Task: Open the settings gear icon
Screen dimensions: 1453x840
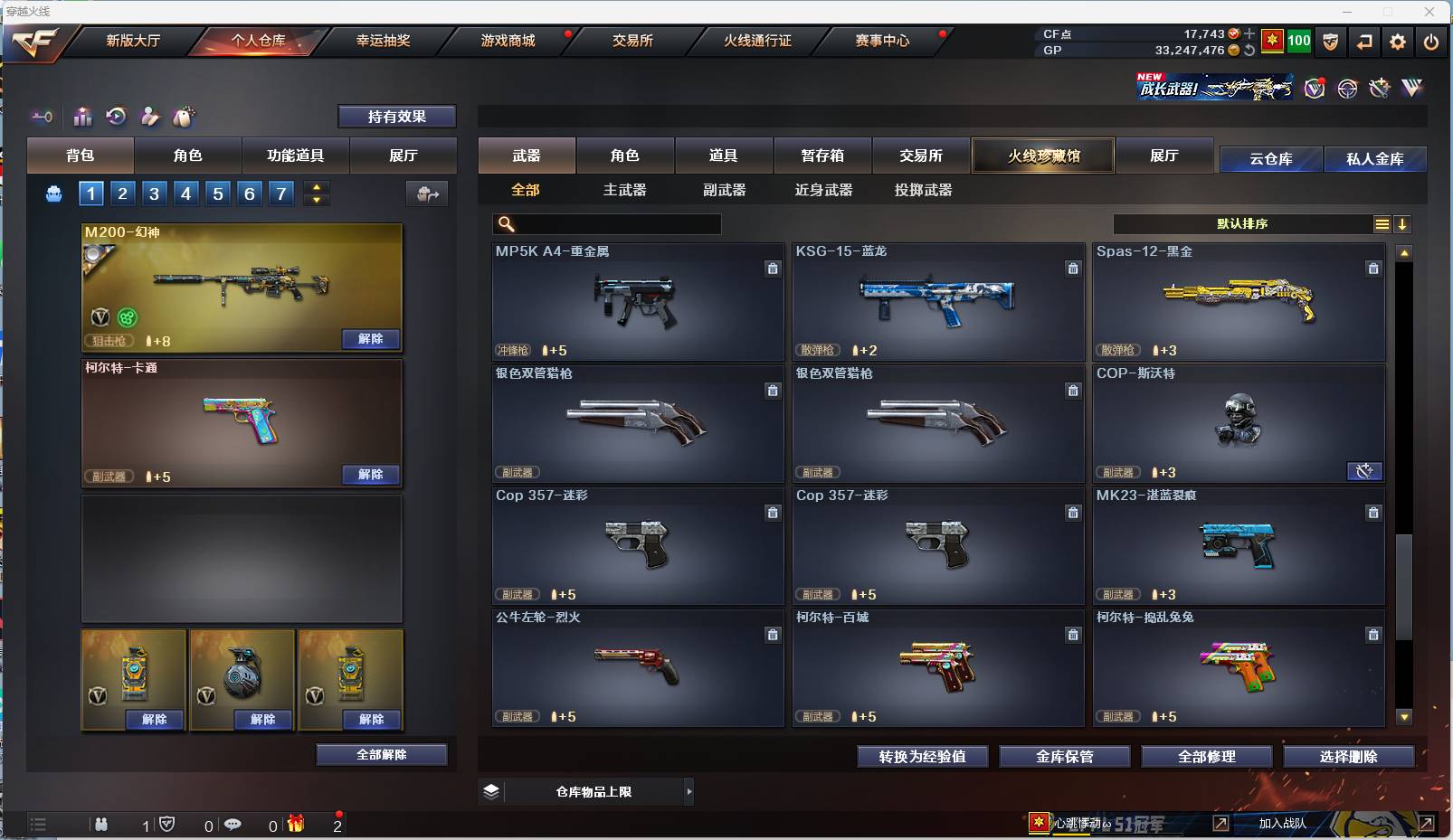Action: point(1398,41)
